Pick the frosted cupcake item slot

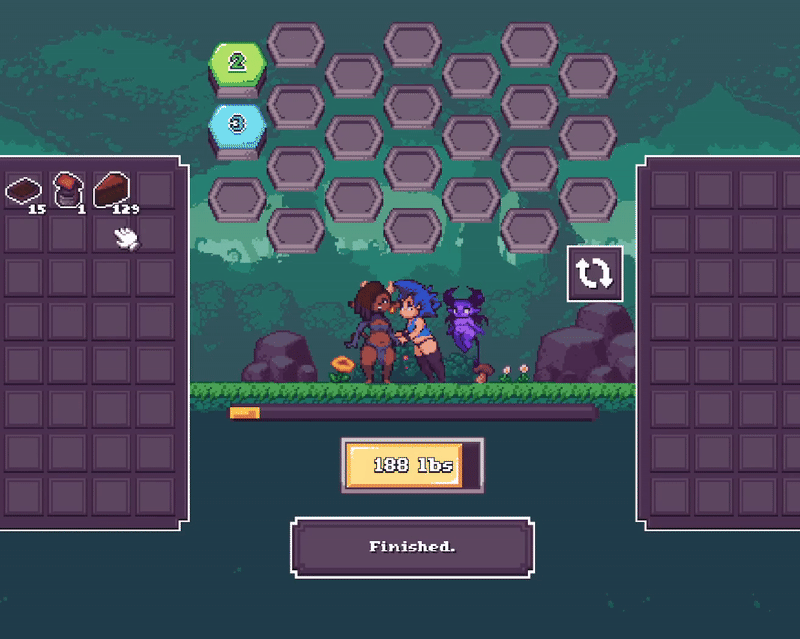(x=68, y=190)
